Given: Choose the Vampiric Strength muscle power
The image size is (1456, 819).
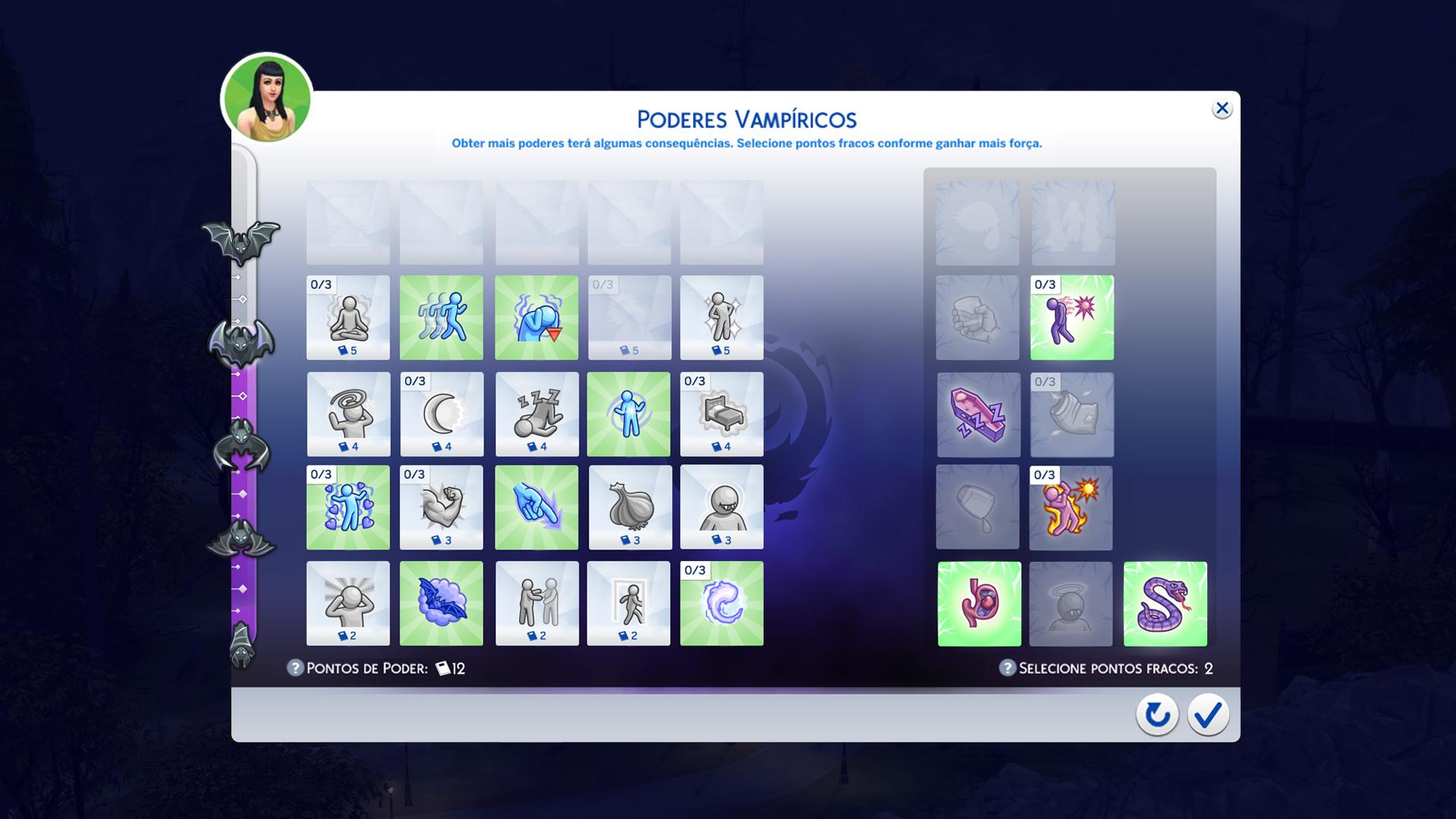Looking at the screenshot, I should tap(442, 508).
